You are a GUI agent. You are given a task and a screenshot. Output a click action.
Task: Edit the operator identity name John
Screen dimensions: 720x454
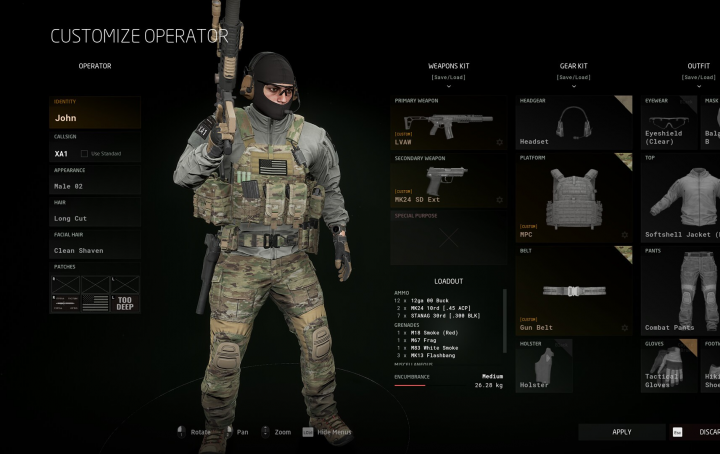coord(95,117)
